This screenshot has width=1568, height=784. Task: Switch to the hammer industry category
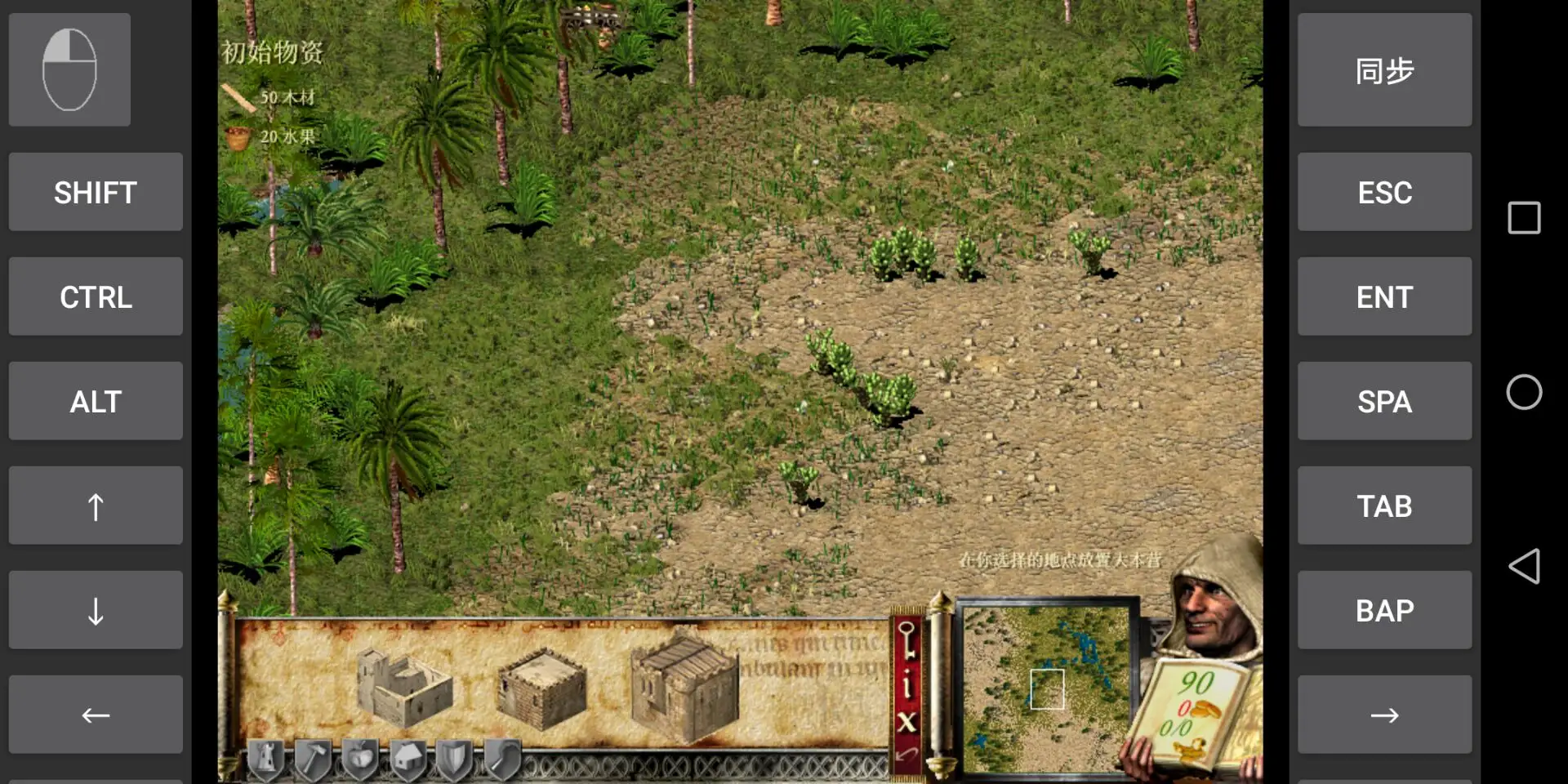(x=313, y=759)
